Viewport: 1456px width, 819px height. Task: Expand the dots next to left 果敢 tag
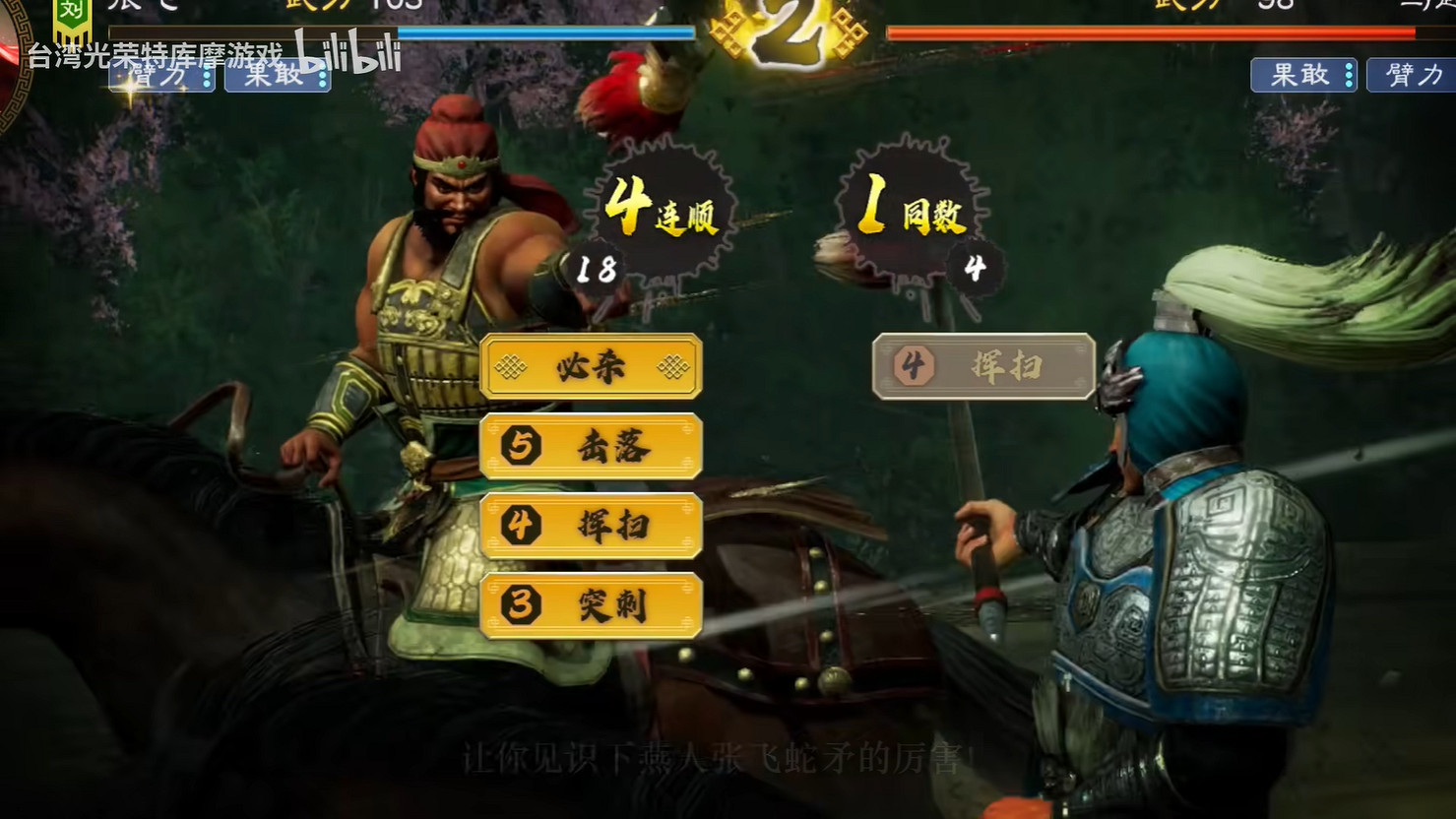[322, 76]
